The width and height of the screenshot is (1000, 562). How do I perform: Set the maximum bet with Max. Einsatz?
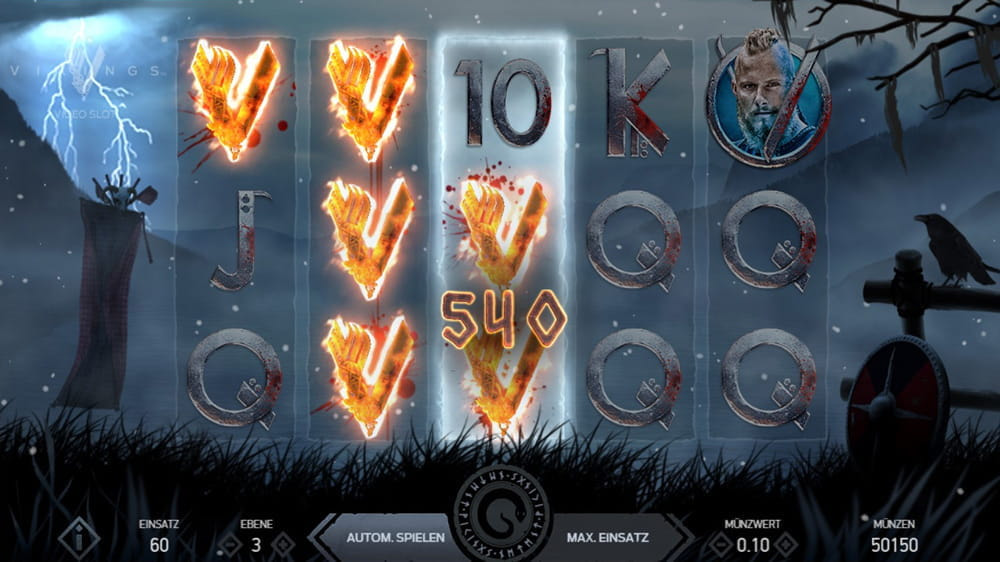click(607, 538)
